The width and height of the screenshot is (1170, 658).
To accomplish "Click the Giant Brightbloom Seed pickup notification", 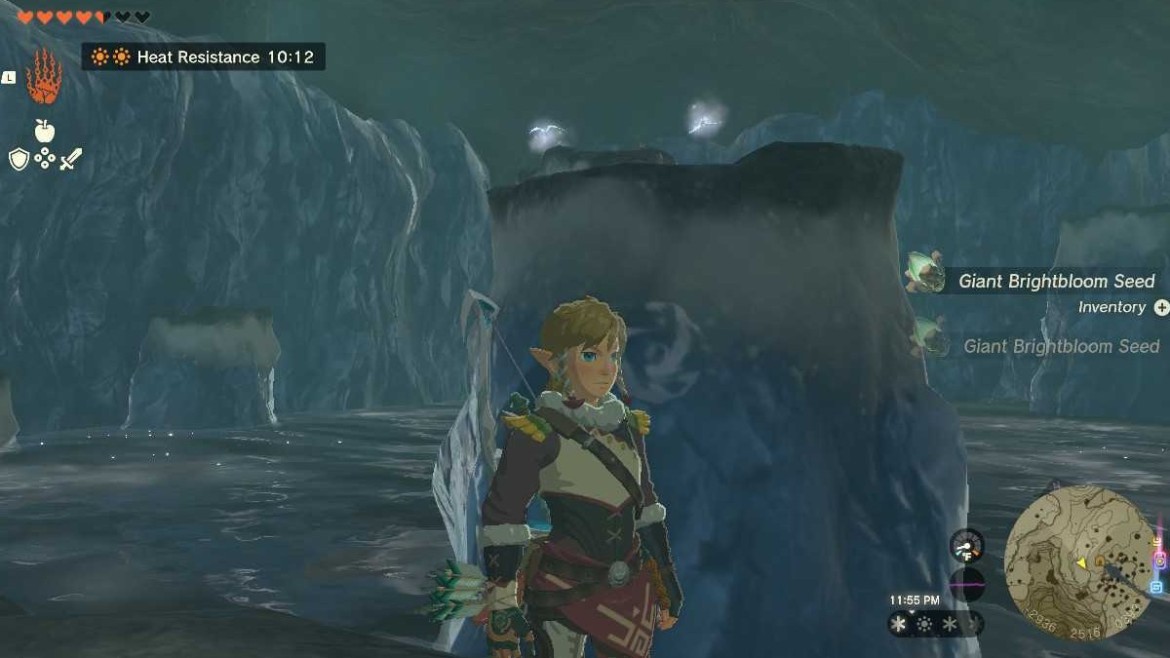I will click(1056, 281).
